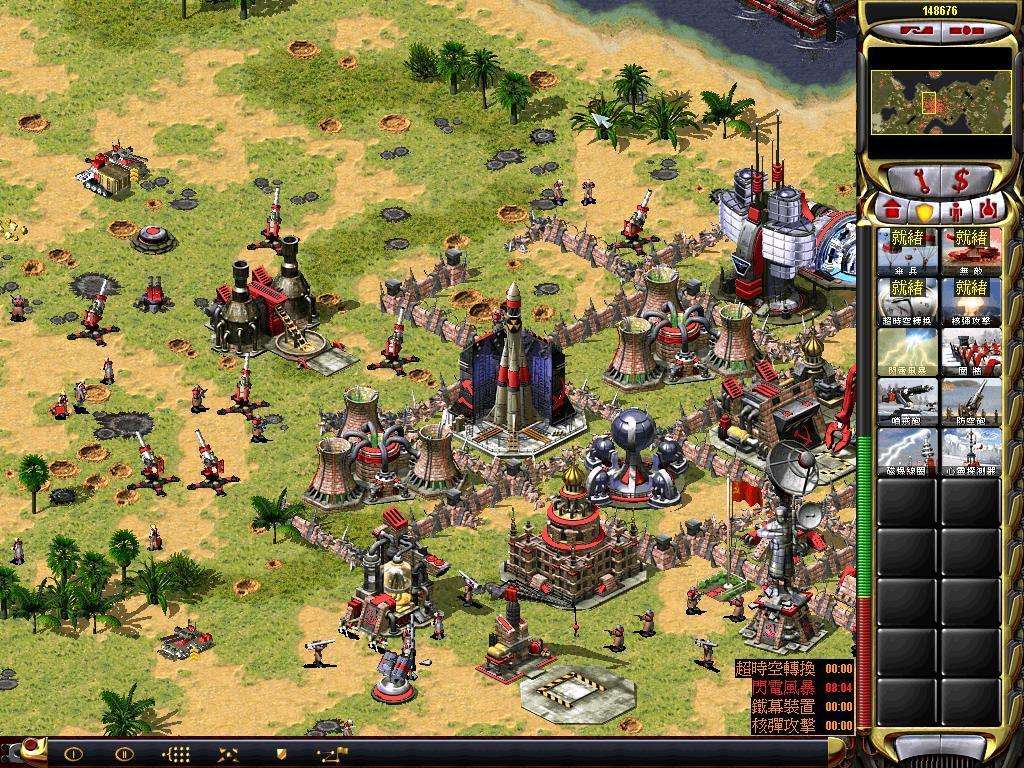Select the ready Paratroopers (傘兵) superweapon
1024x768 pixels.
(907, 251)
